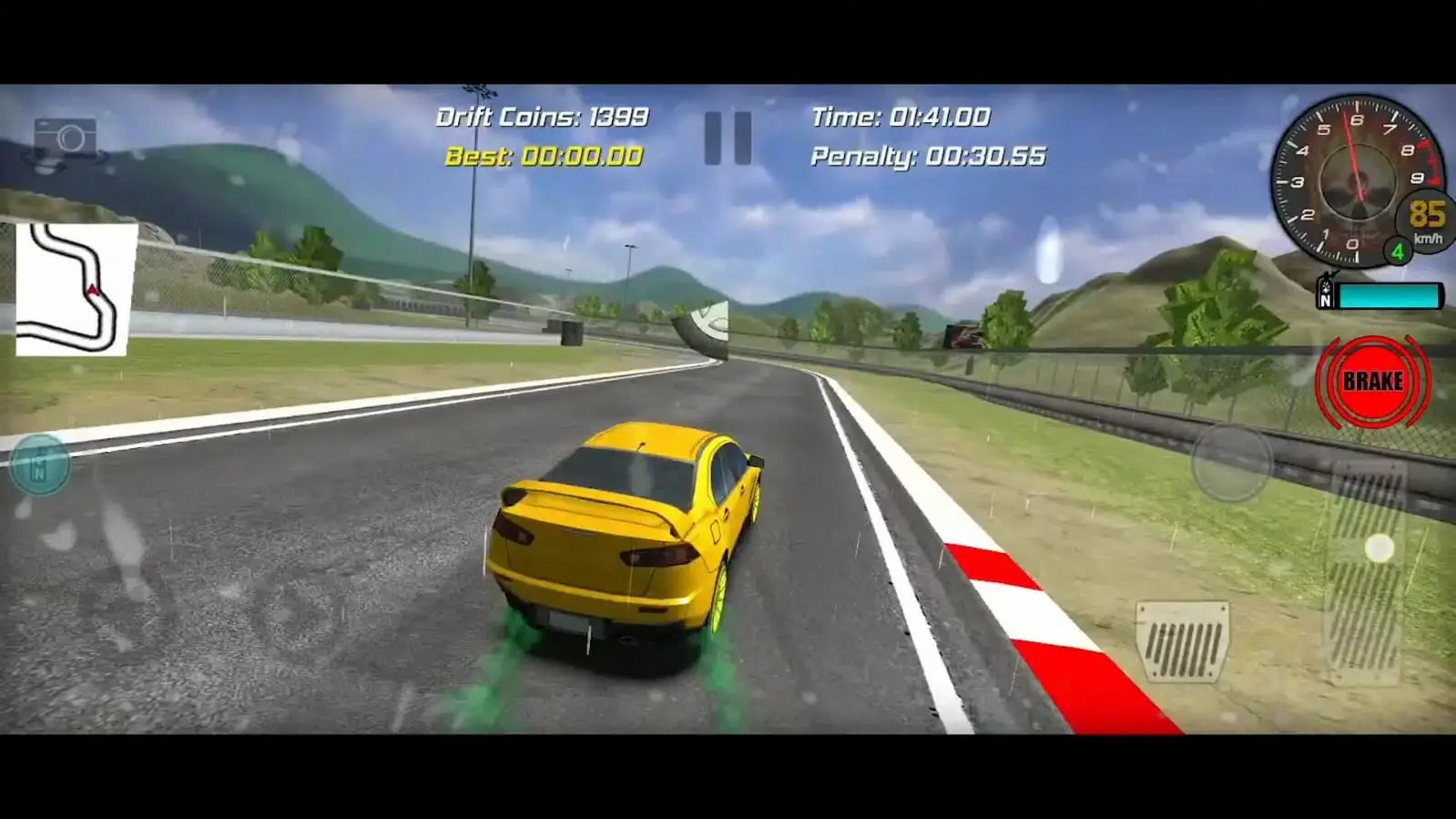Image resolution: width=1456 pixels, height=819 pixels.
Task: Switch the camera view
Action: pos(66,141)
